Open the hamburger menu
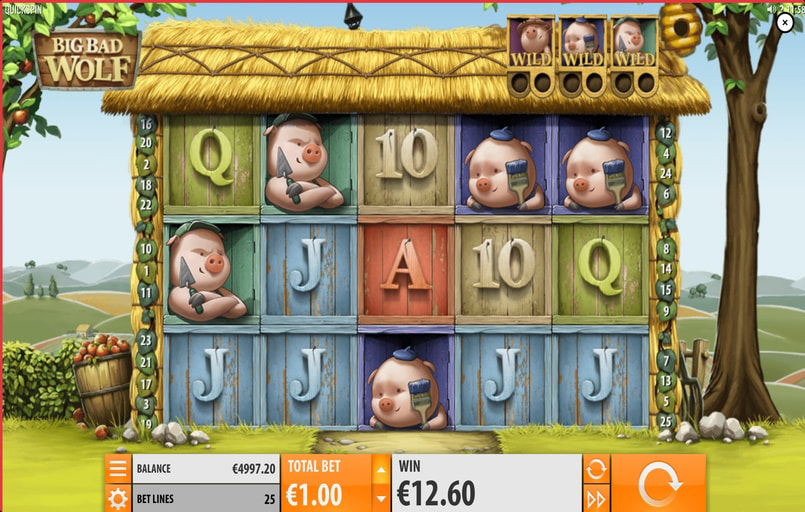 [x=118, y=468]
